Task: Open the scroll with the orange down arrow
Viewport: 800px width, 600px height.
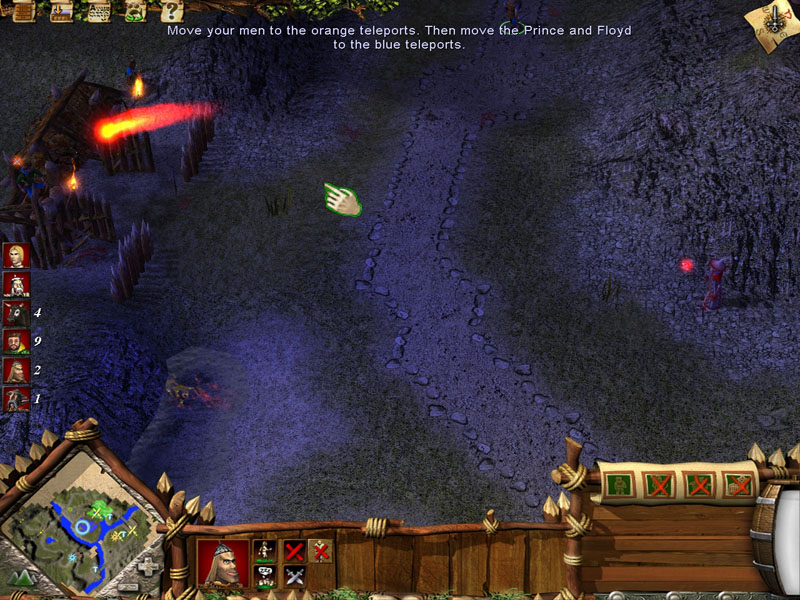Action: pos(61,11)
